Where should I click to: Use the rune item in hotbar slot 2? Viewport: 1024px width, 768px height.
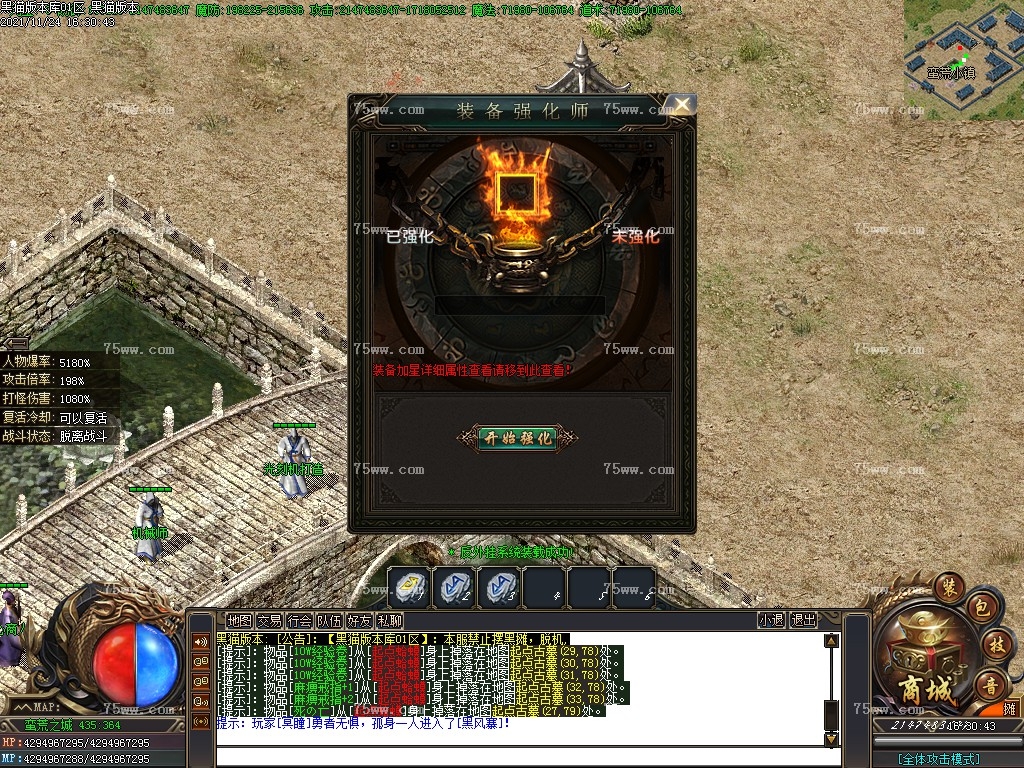pyautogui.click(x=455, y=587)
